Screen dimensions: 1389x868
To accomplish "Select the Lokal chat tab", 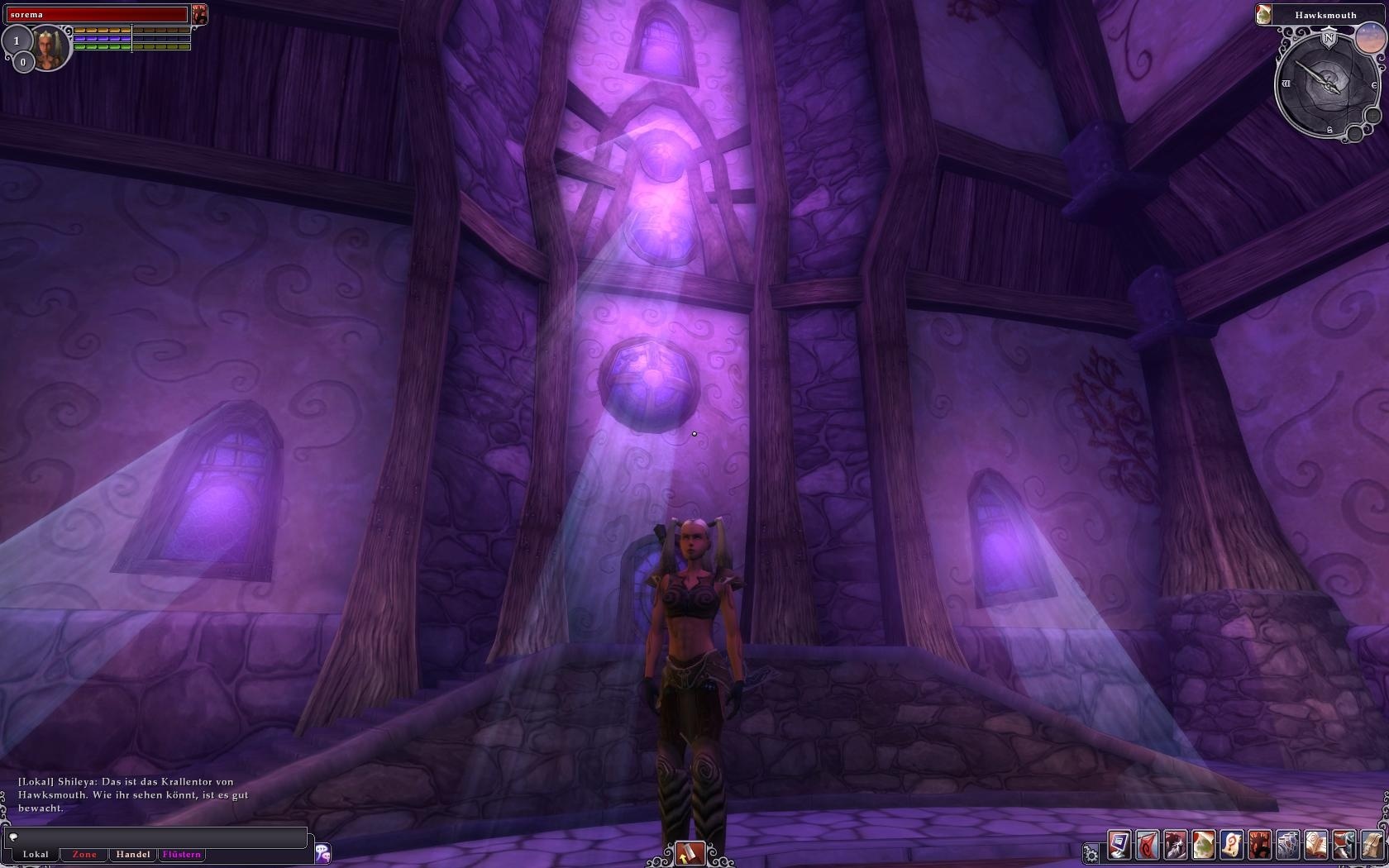I will pos(35,855).
